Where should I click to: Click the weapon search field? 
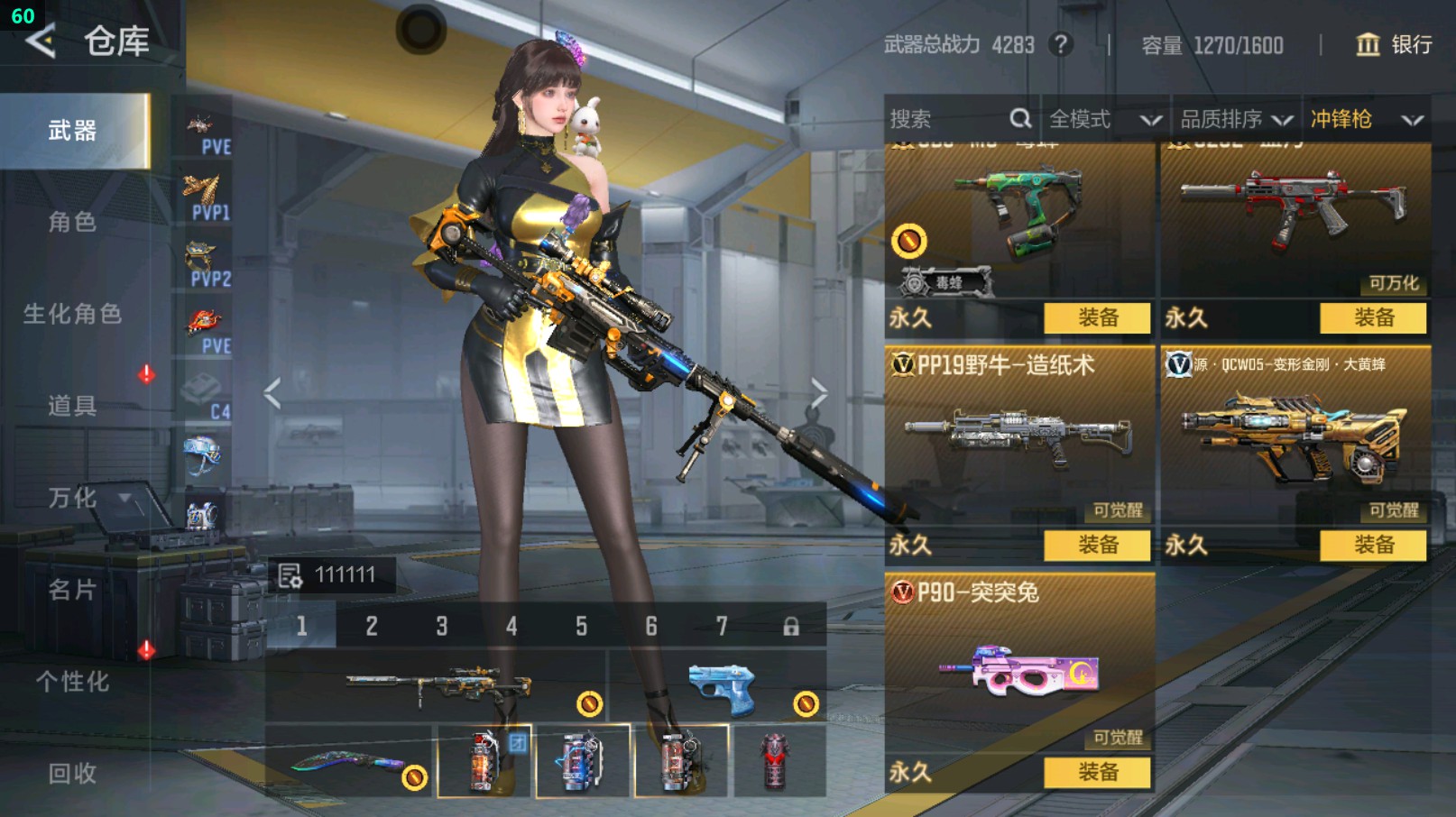pos(947,119)
